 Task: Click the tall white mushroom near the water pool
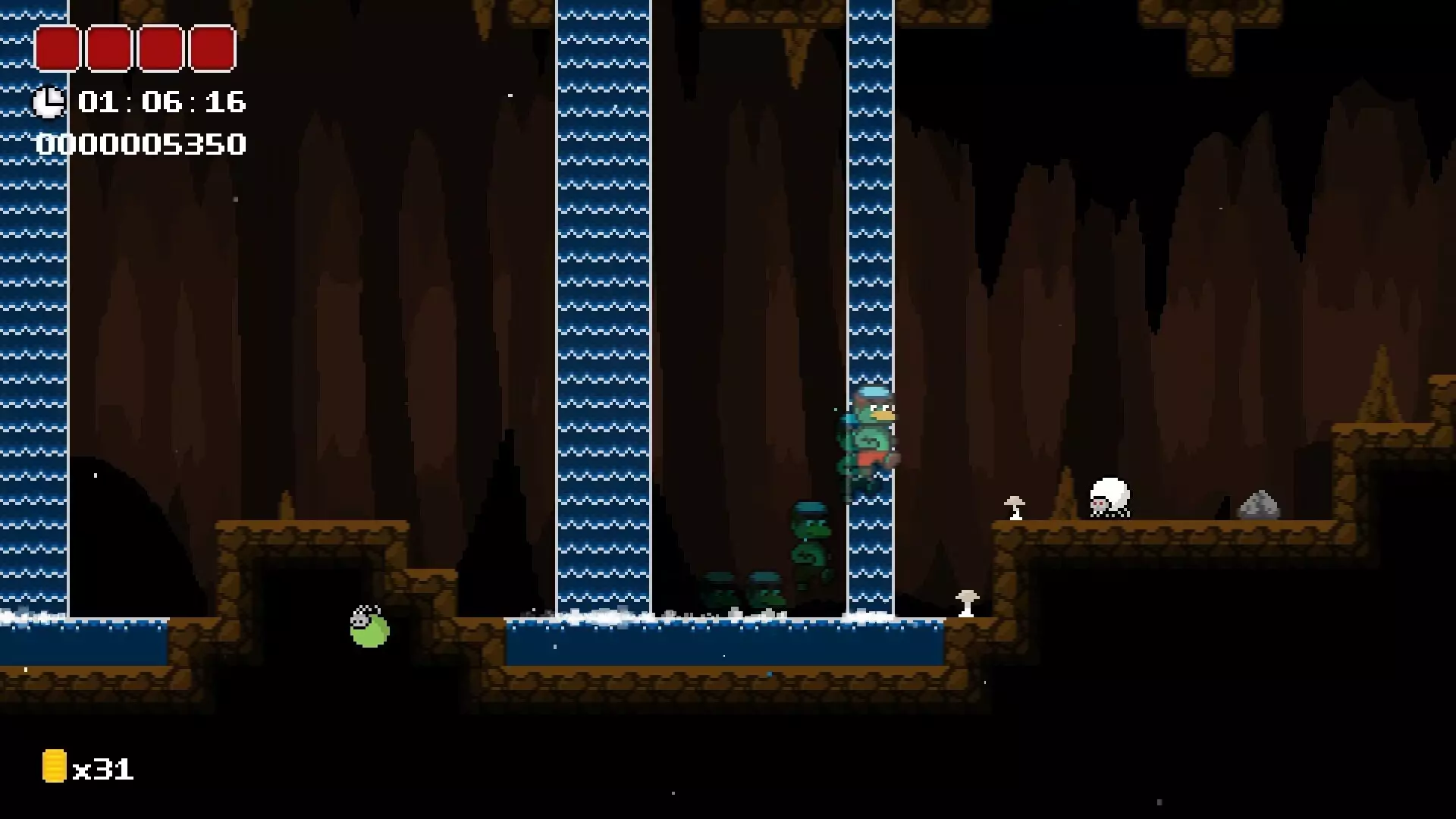click(x=966, y=603)
